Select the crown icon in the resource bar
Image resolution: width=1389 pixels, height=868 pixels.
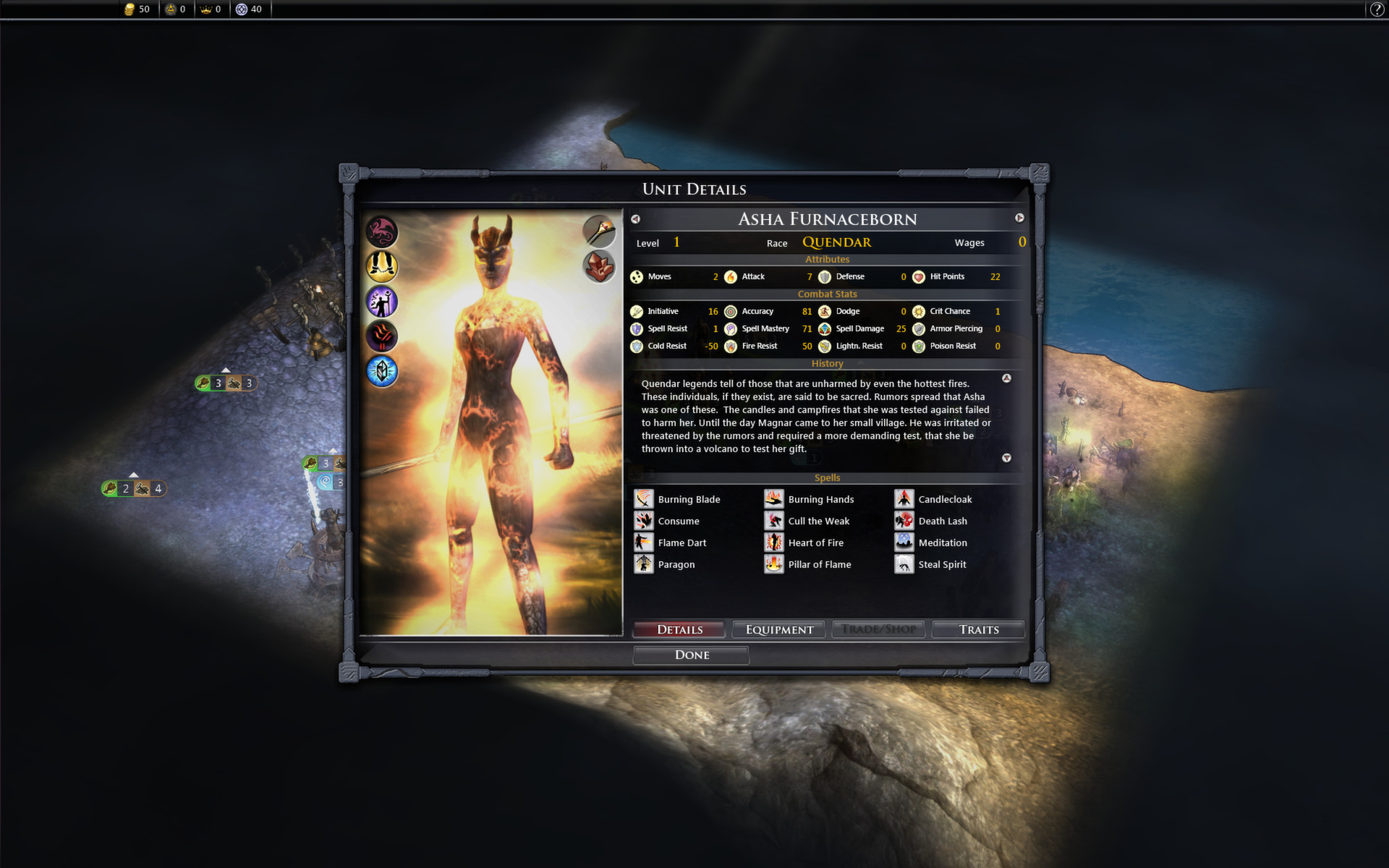coord(205,9)
